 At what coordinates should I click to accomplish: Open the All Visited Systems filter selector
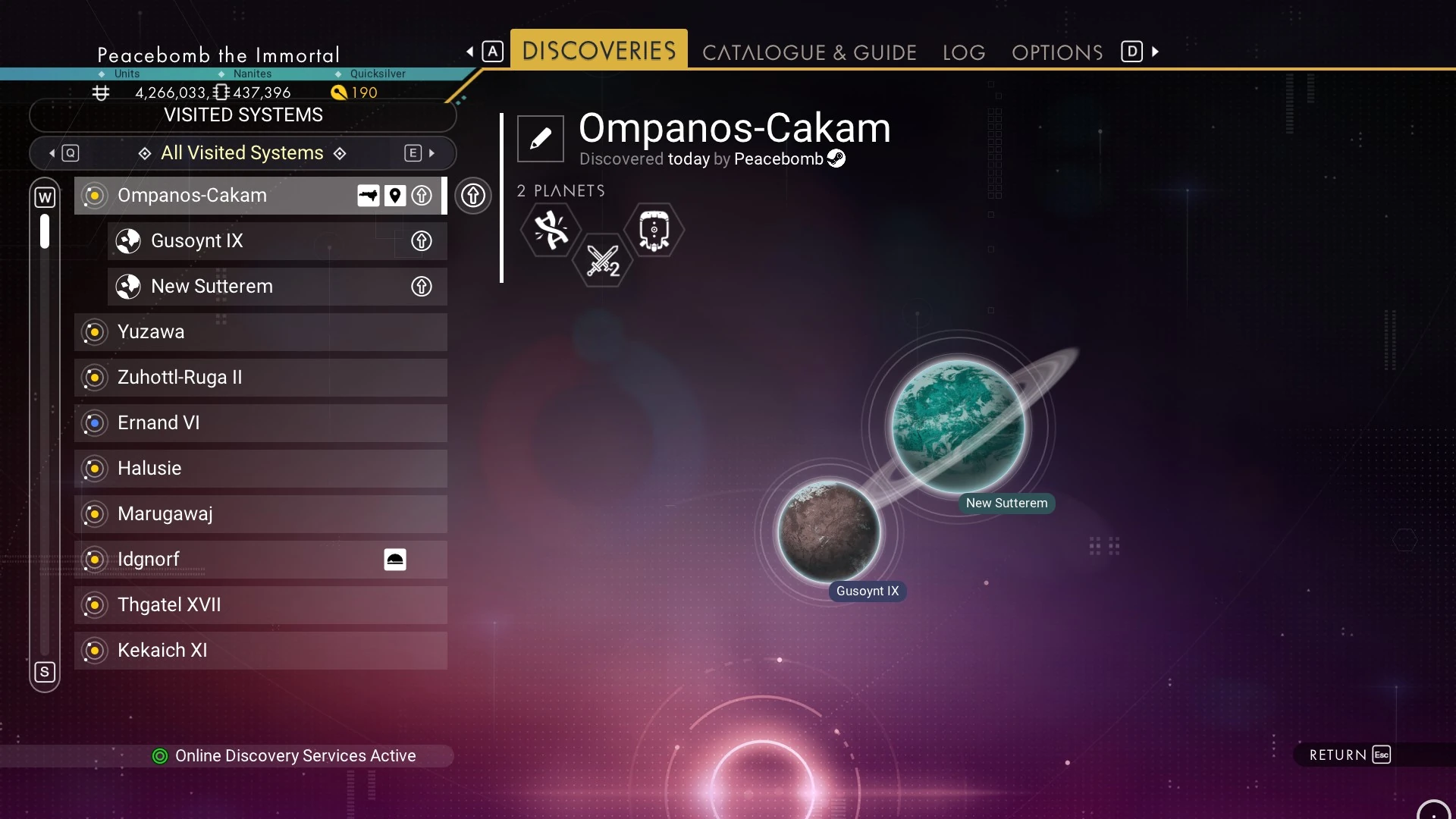[243, 153]
